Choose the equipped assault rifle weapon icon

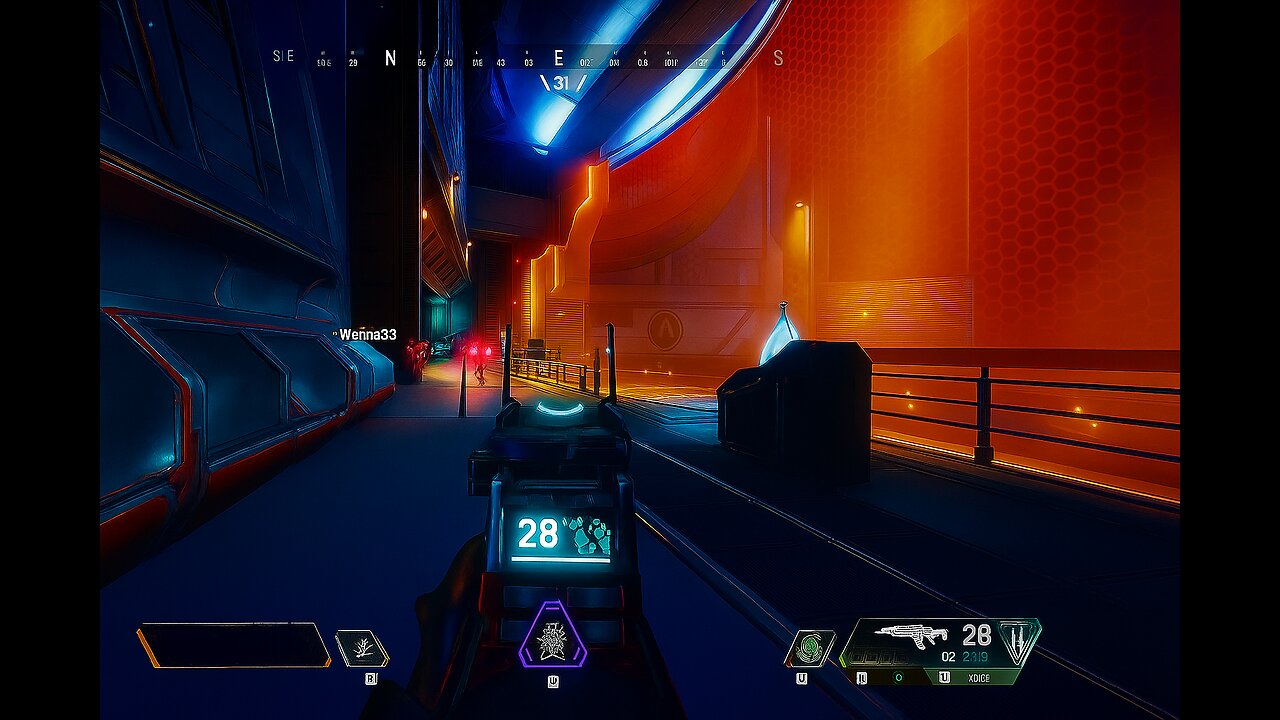click(910, 635)
